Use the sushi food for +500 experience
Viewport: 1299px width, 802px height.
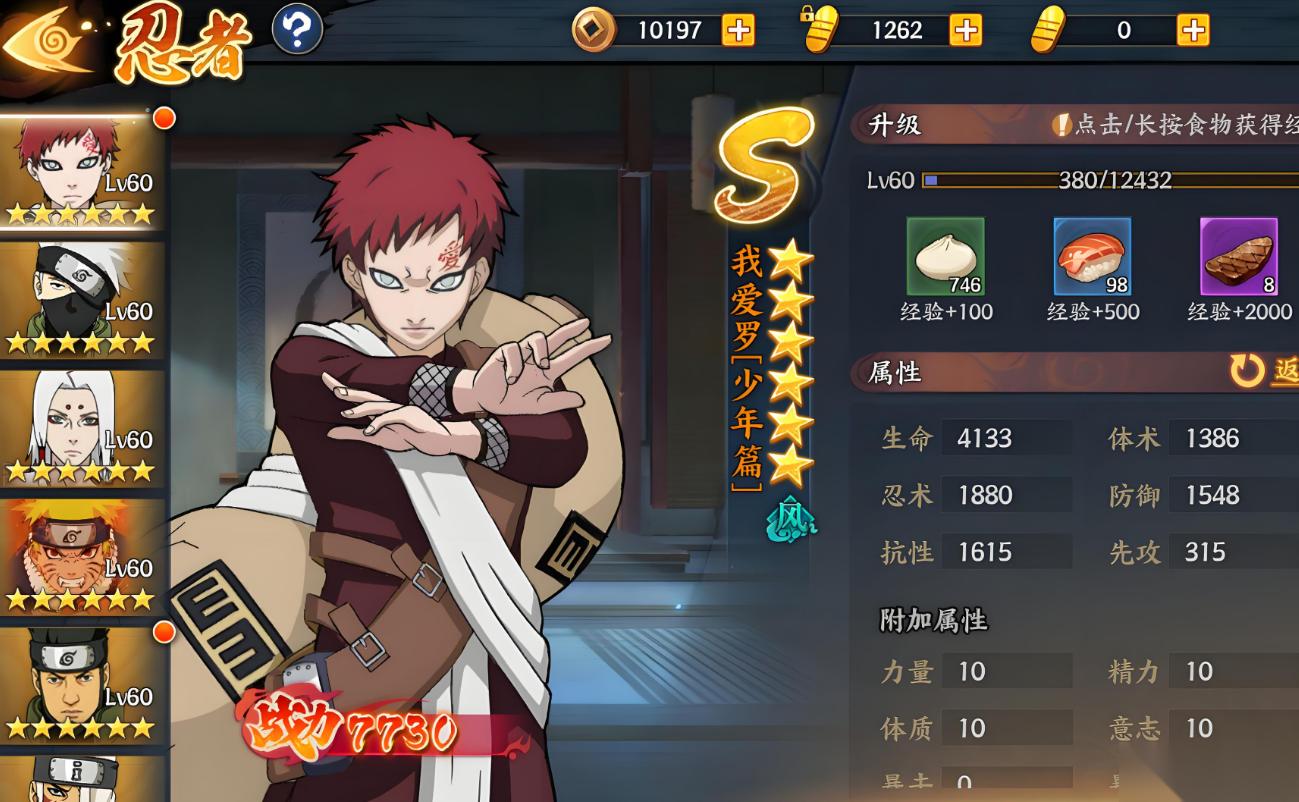click(1092, 257)
